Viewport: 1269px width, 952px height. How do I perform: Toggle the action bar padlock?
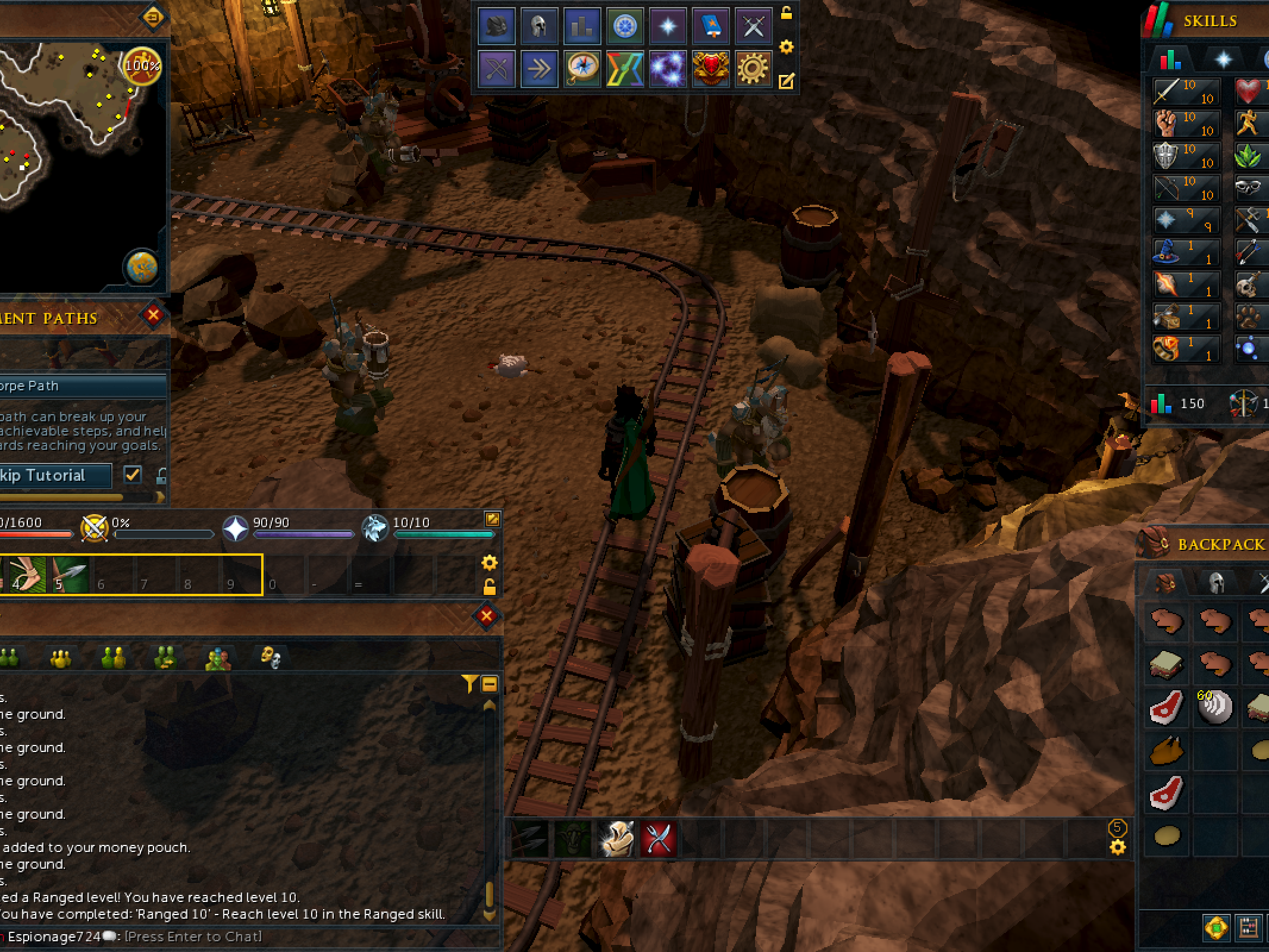tap(489, 587)
